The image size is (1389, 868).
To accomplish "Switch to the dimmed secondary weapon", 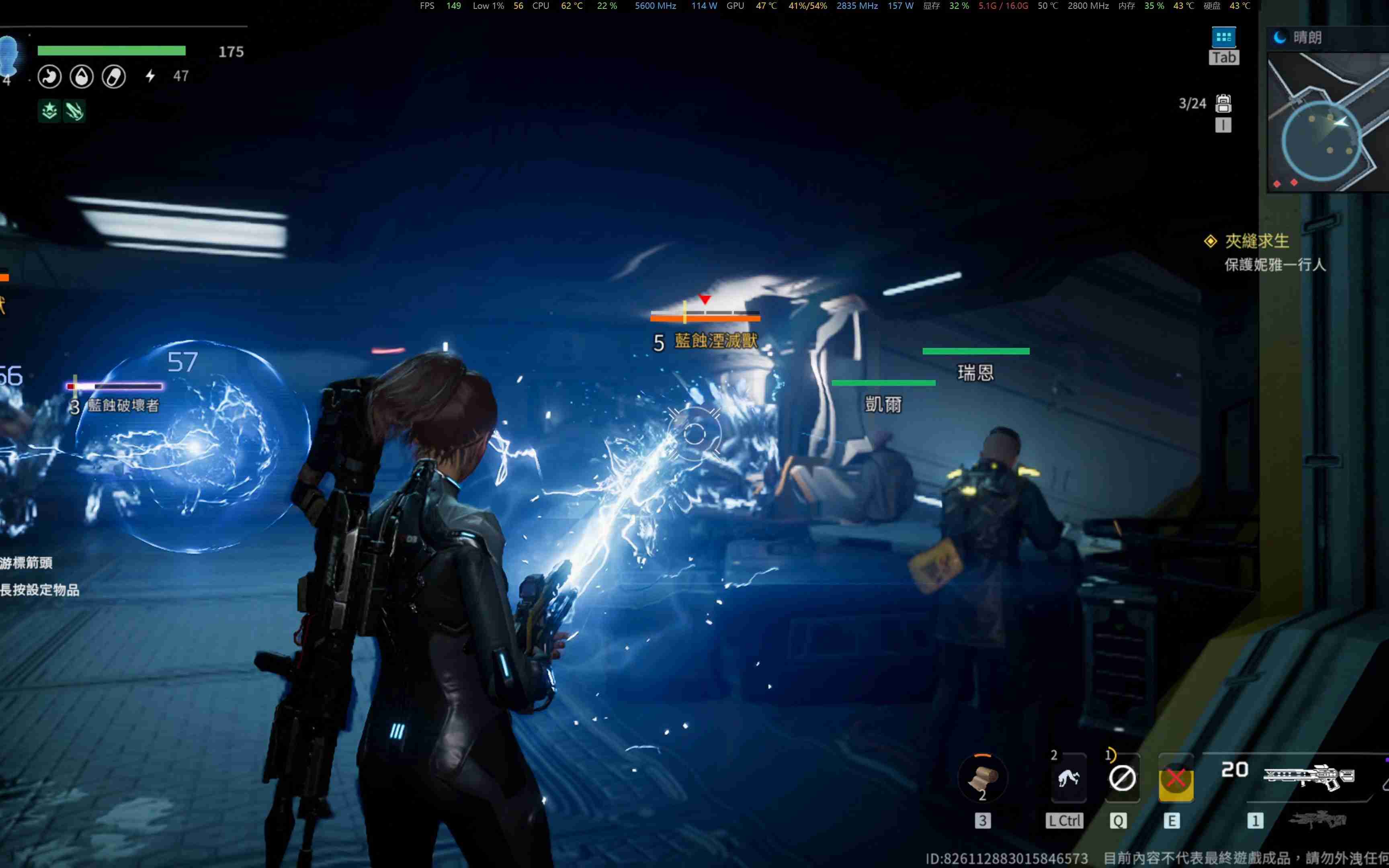I will 1318,820.
